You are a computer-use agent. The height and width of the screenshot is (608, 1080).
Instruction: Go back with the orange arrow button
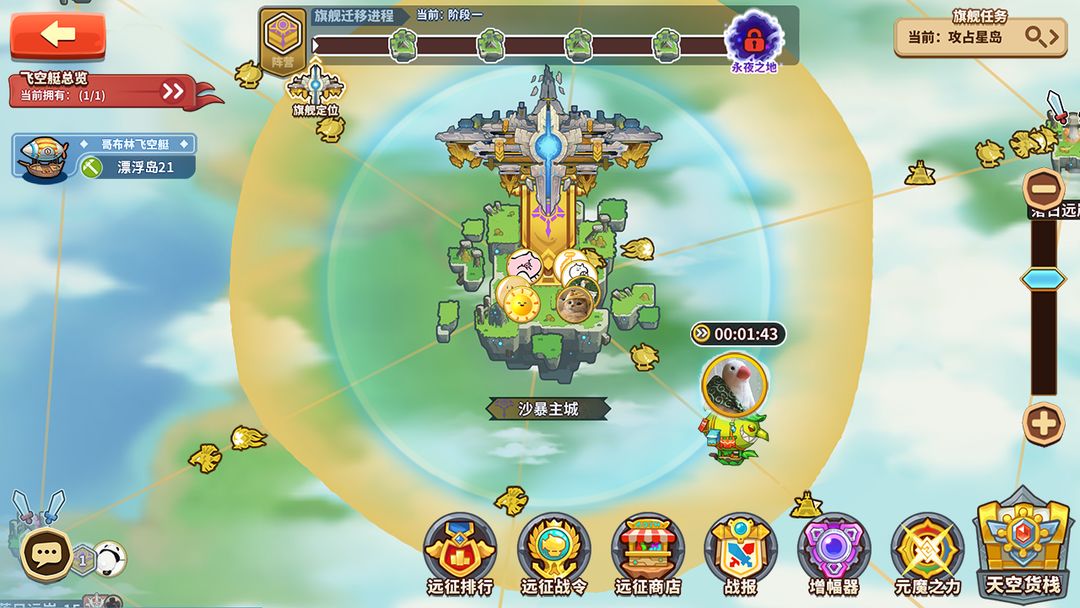pyautogui.click(x=58, y=35)
